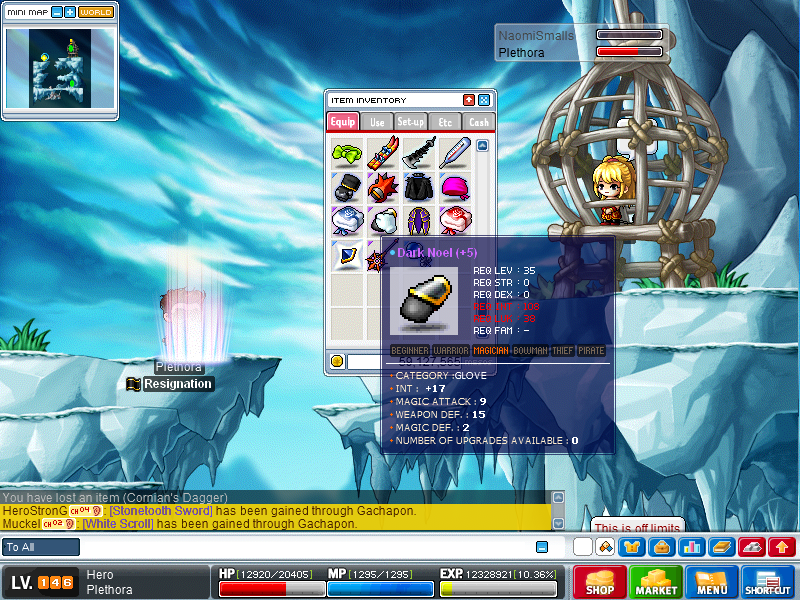Switch to the Set-up inventory tab
The width and height of the screenshot is (800, 600).
pos(411,122)
